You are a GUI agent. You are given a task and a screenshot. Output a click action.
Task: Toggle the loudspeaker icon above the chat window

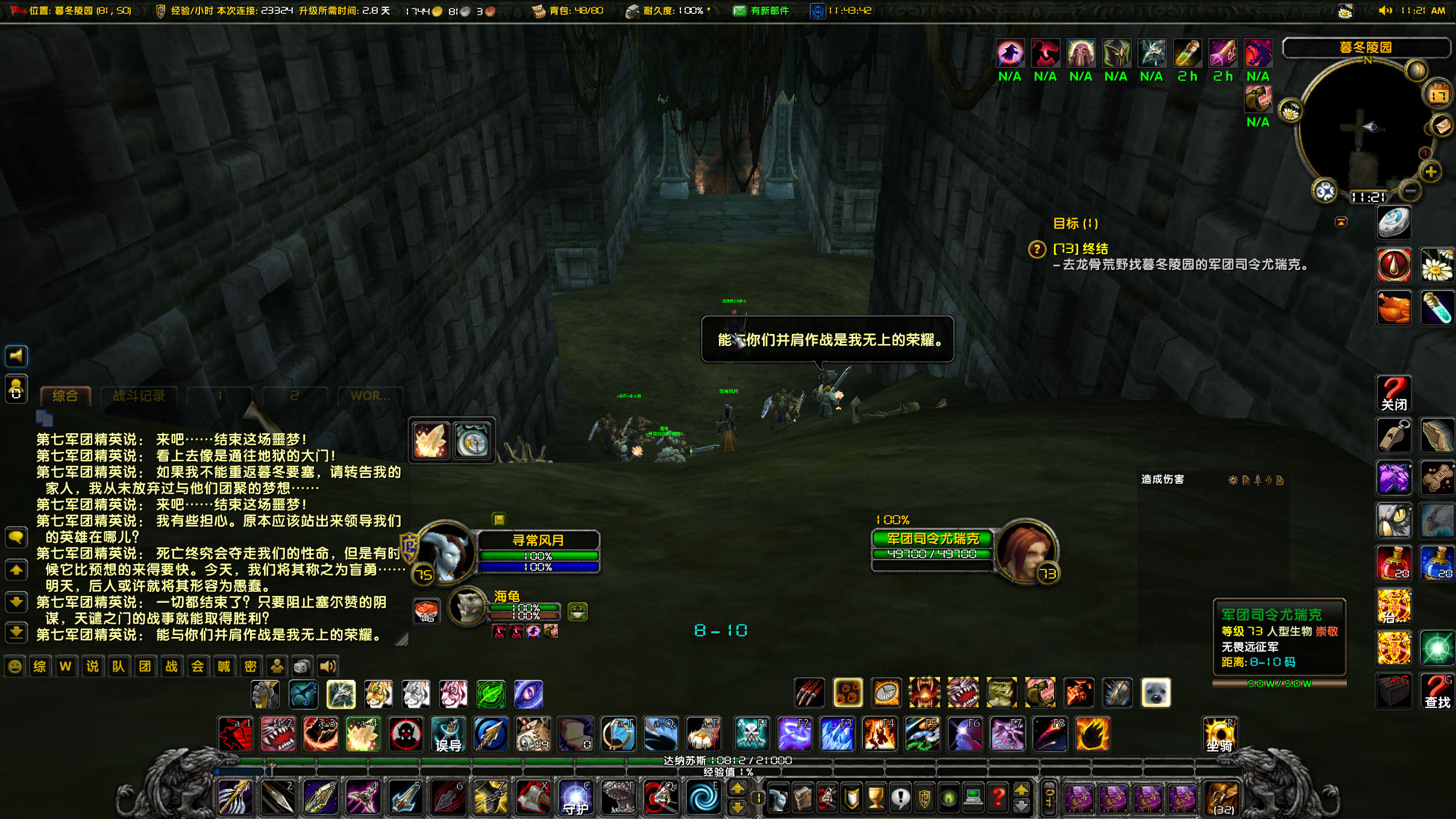16,356
